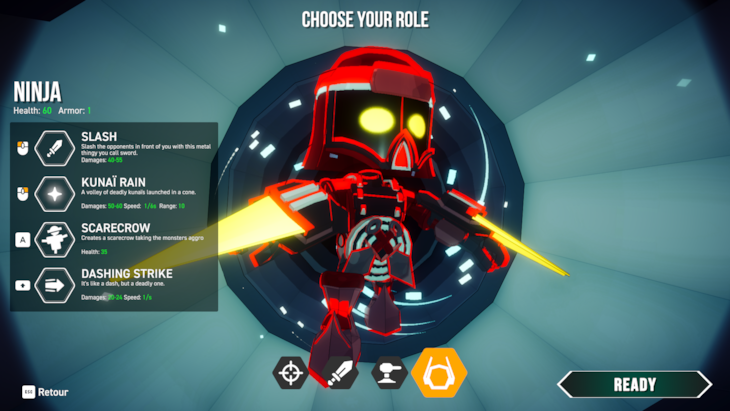This screenshot has width=730, height=411.
Task: Select the crosshair role icon
Action: pyautogui.click(x=291, y=373)
